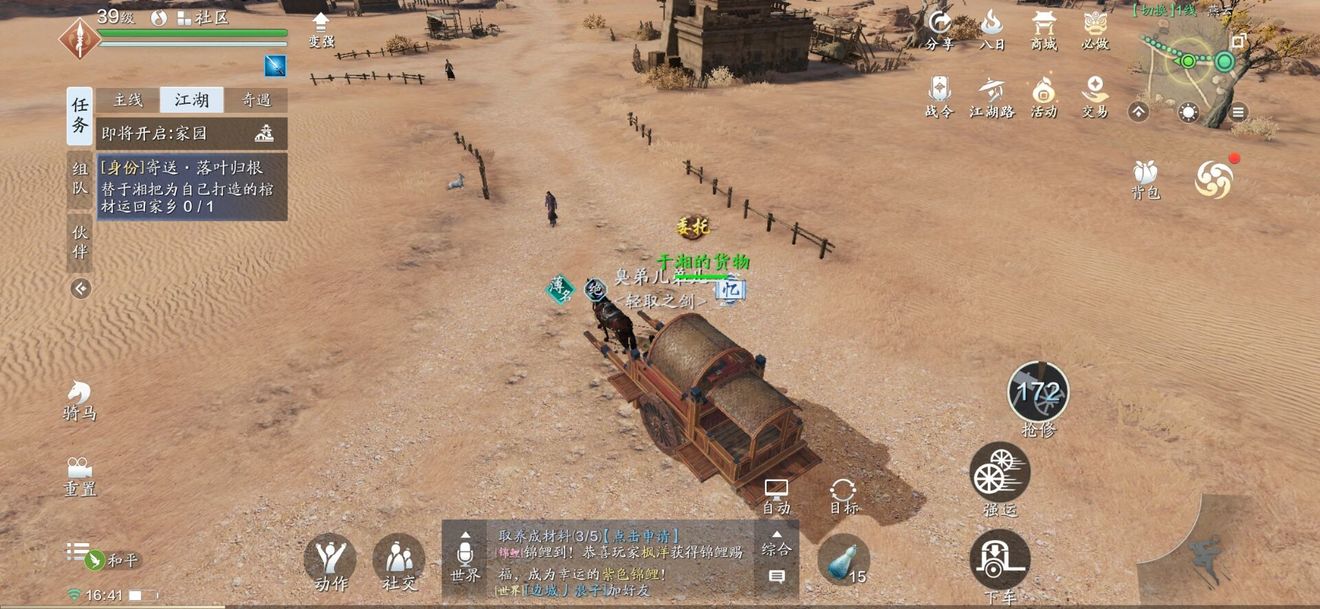Toggle 自动 auto-drive mode
The width and height of the screenshot is (1320, 609).
(776, 495)
